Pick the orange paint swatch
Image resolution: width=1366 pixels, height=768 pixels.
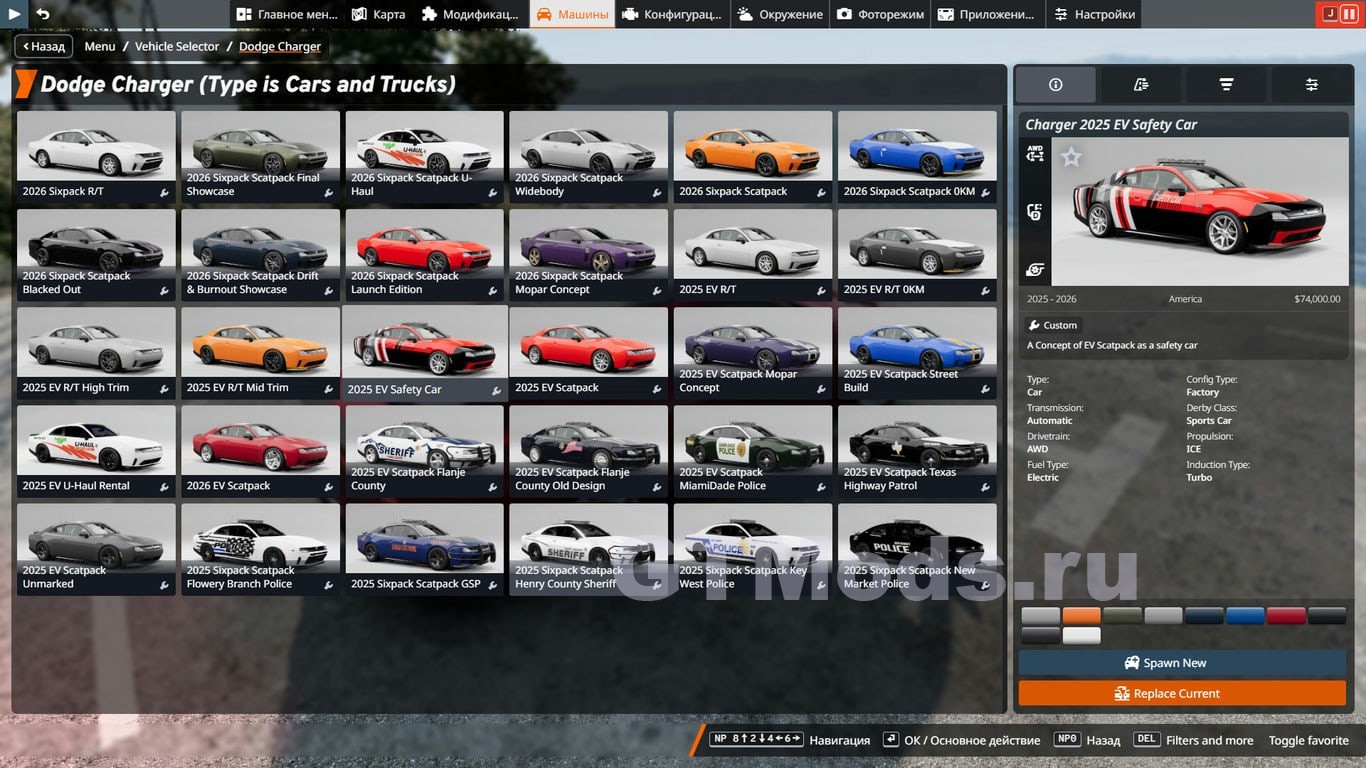point(1081,616)
